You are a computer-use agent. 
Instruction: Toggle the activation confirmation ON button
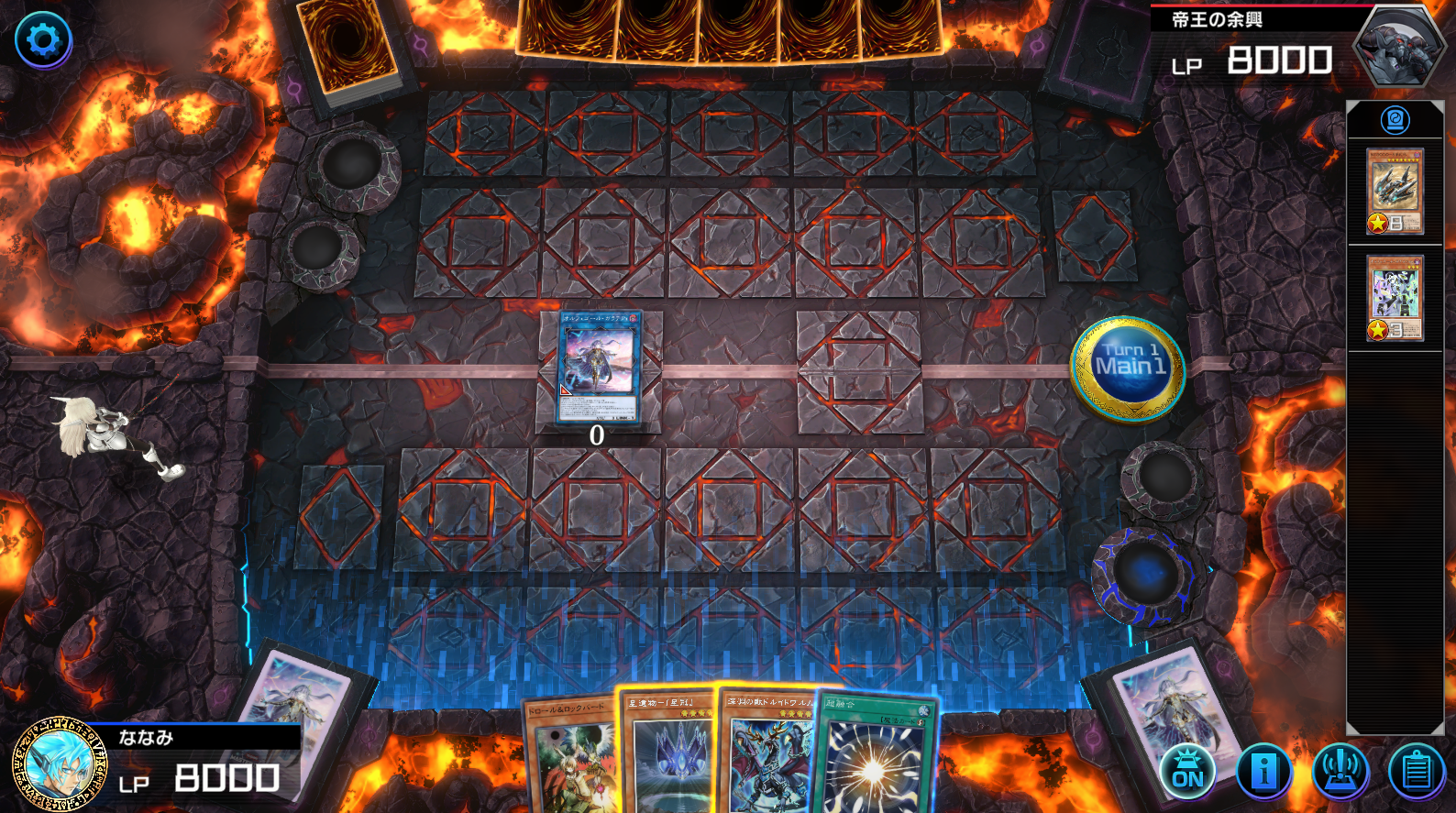(x=1187, y=771)
